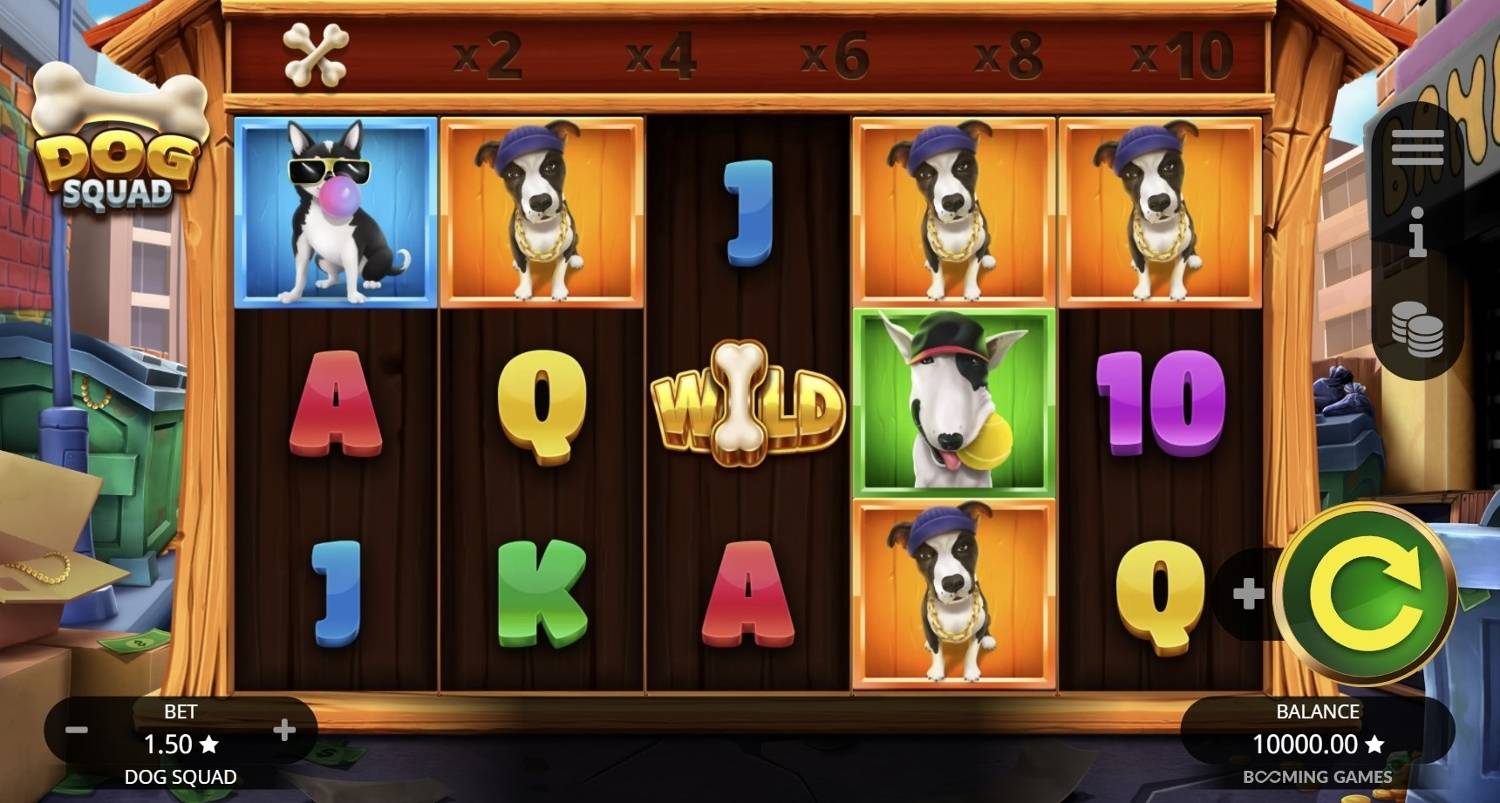Click the bet amount showing 1.50
The image size is (1500, 803).
pyautogui.click(x=181, y=744)
